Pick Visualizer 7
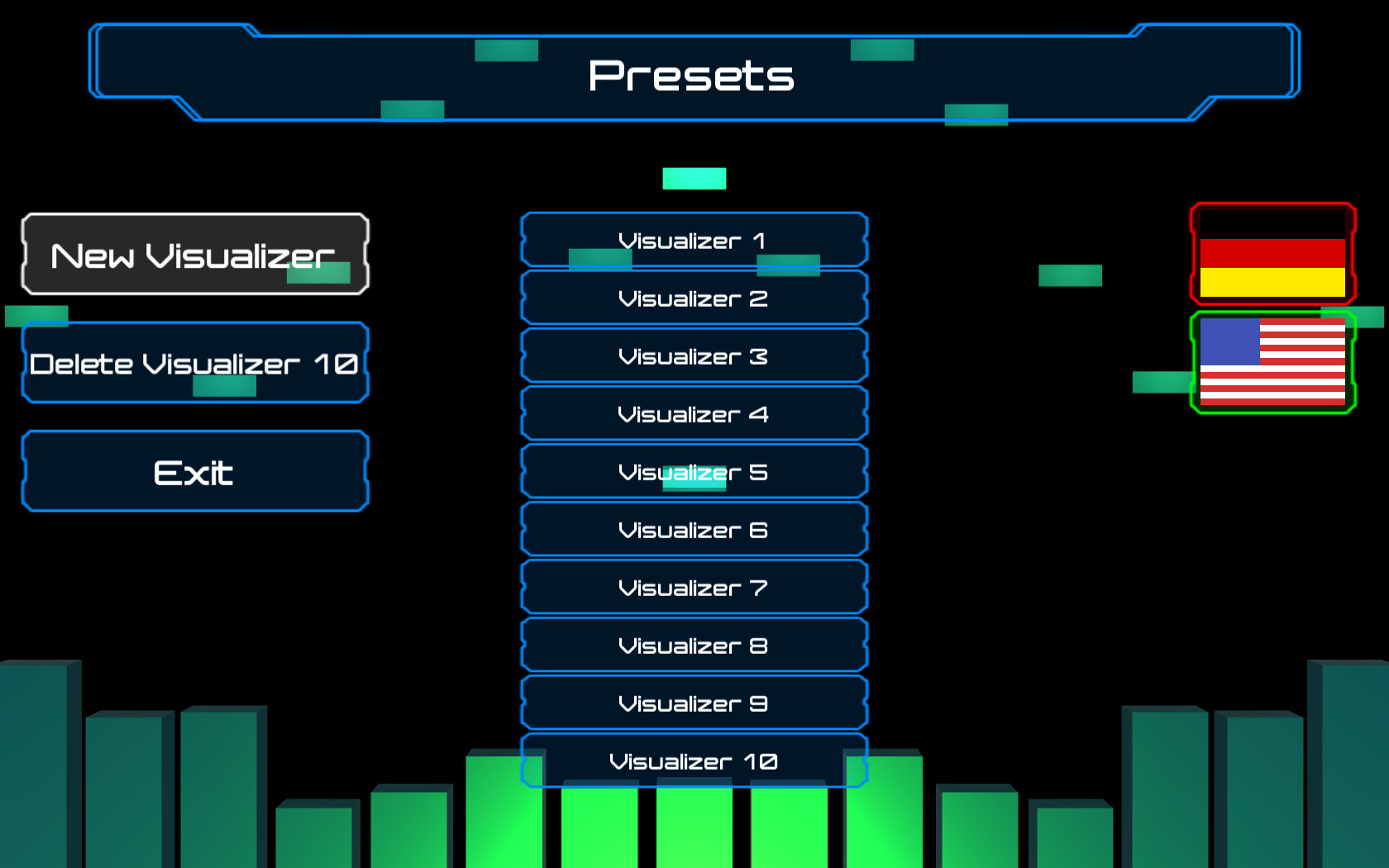The image size is (1389, 868). (x=694, y=588)
